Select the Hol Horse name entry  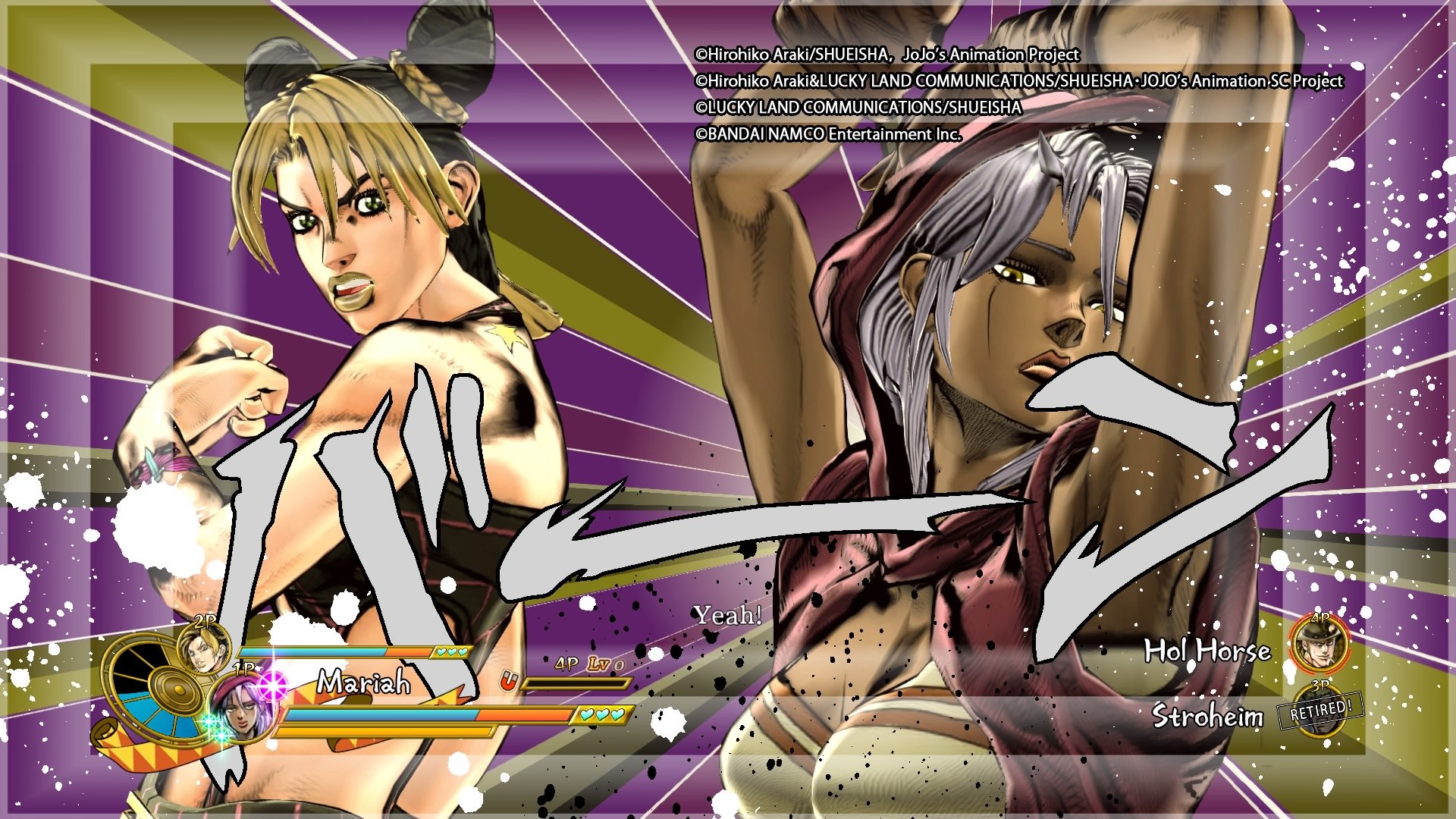click(1207, 651)
